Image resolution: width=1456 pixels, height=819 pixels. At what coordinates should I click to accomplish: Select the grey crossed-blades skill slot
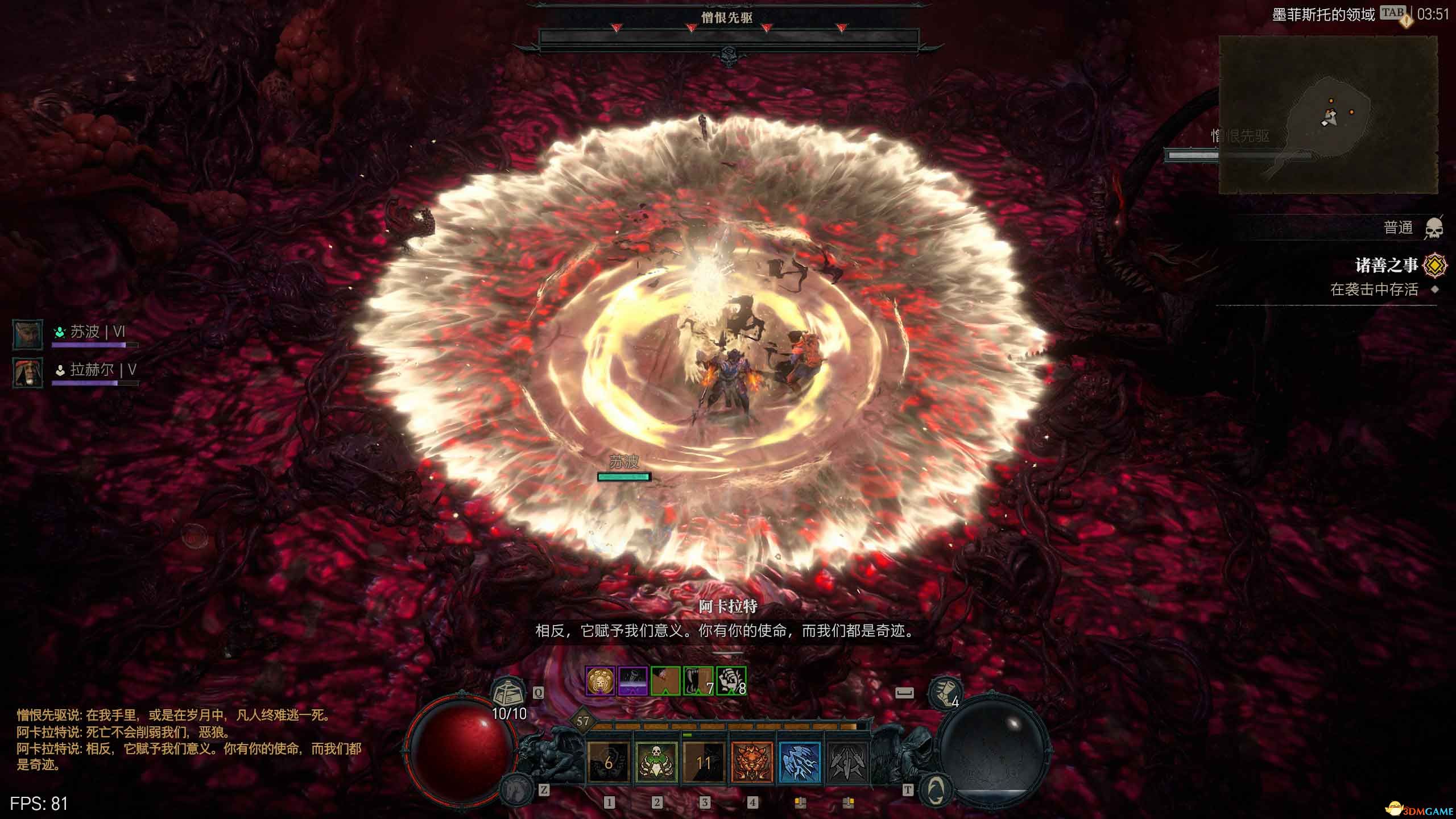point(847,762)
